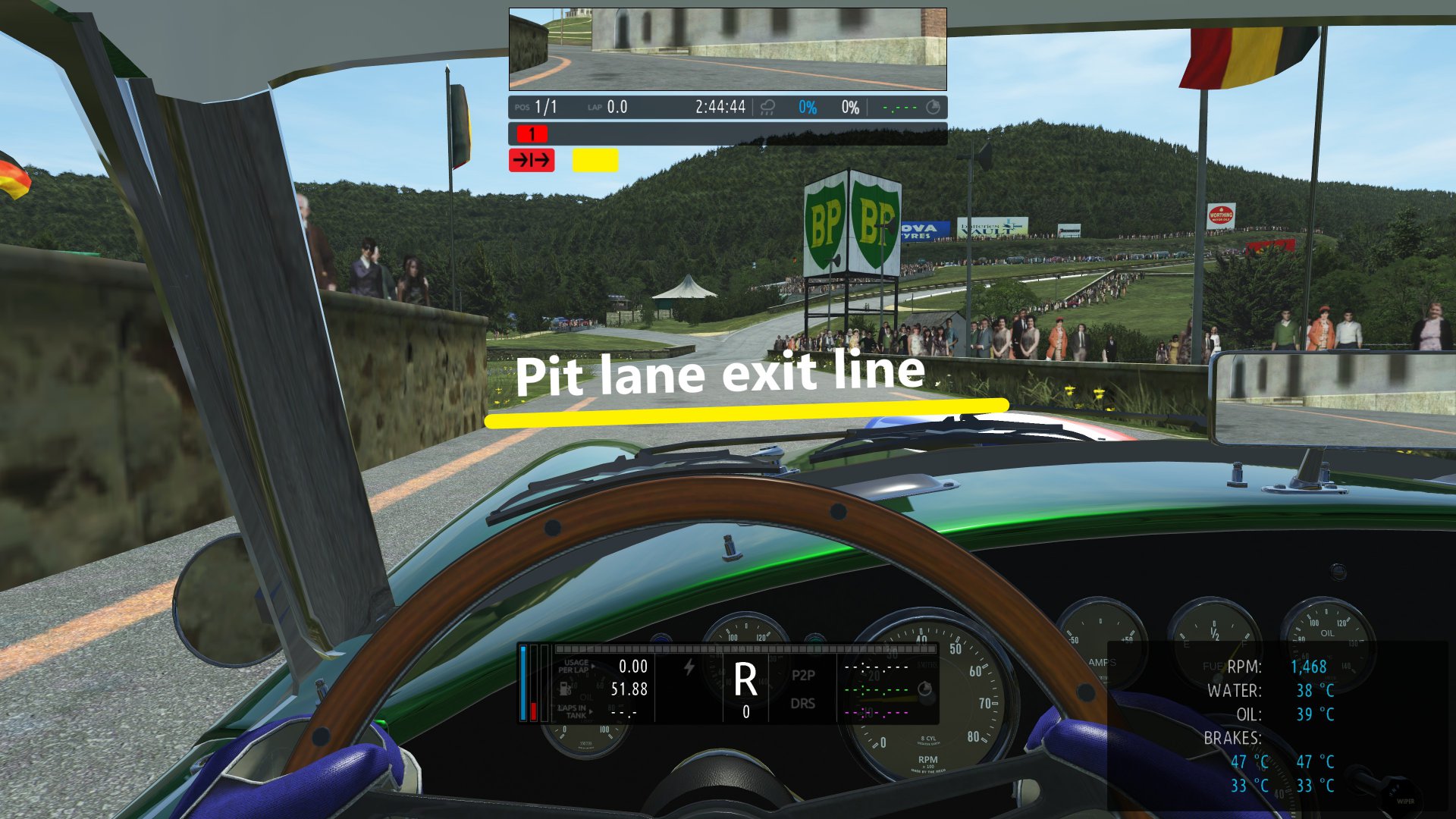The height and width of the screenshot is (819, 1456).
Task: Click the red position box showing 1
Action: pos(532,134)
